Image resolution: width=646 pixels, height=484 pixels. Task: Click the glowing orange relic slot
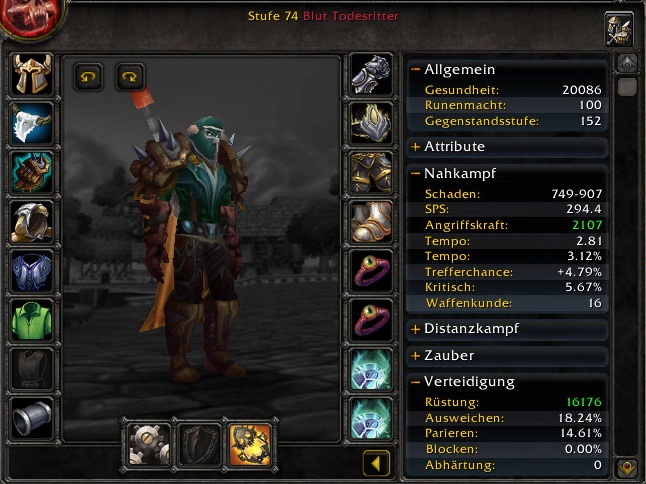(x=249, y=443)
